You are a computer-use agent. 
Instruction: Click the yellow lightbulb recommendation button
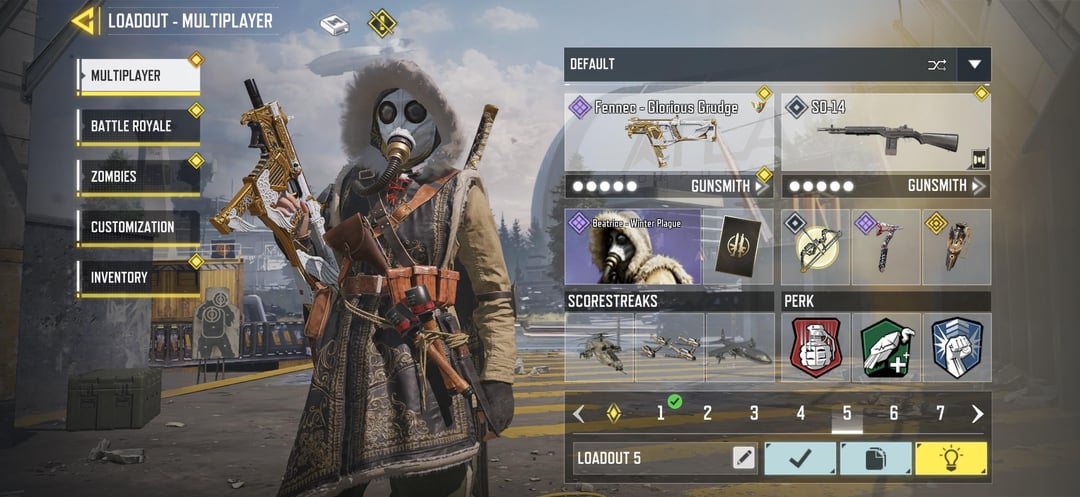point(950,458)
